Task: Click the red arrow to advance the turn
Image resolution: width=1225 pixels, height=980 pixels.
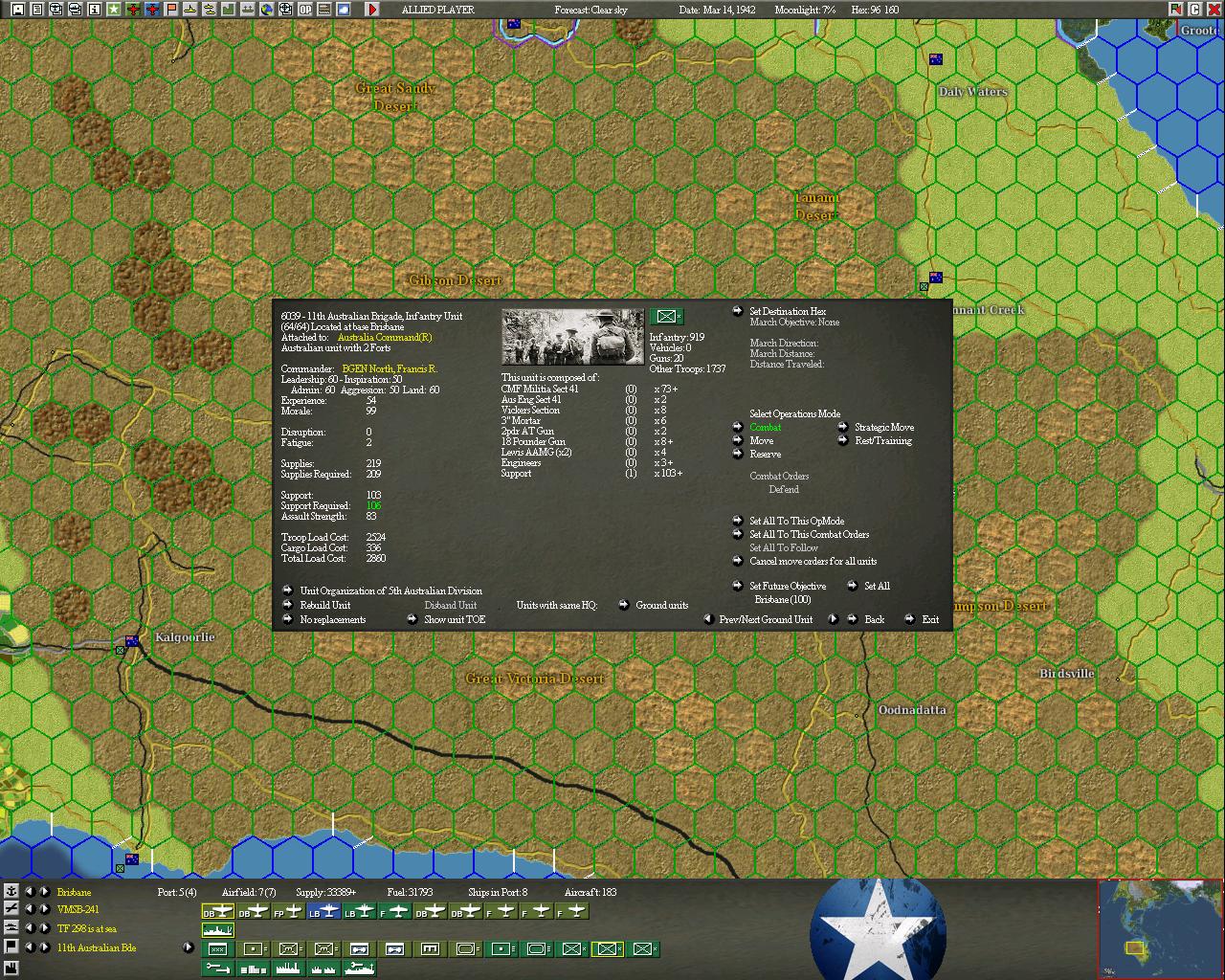Action: (x=371, y=11)
